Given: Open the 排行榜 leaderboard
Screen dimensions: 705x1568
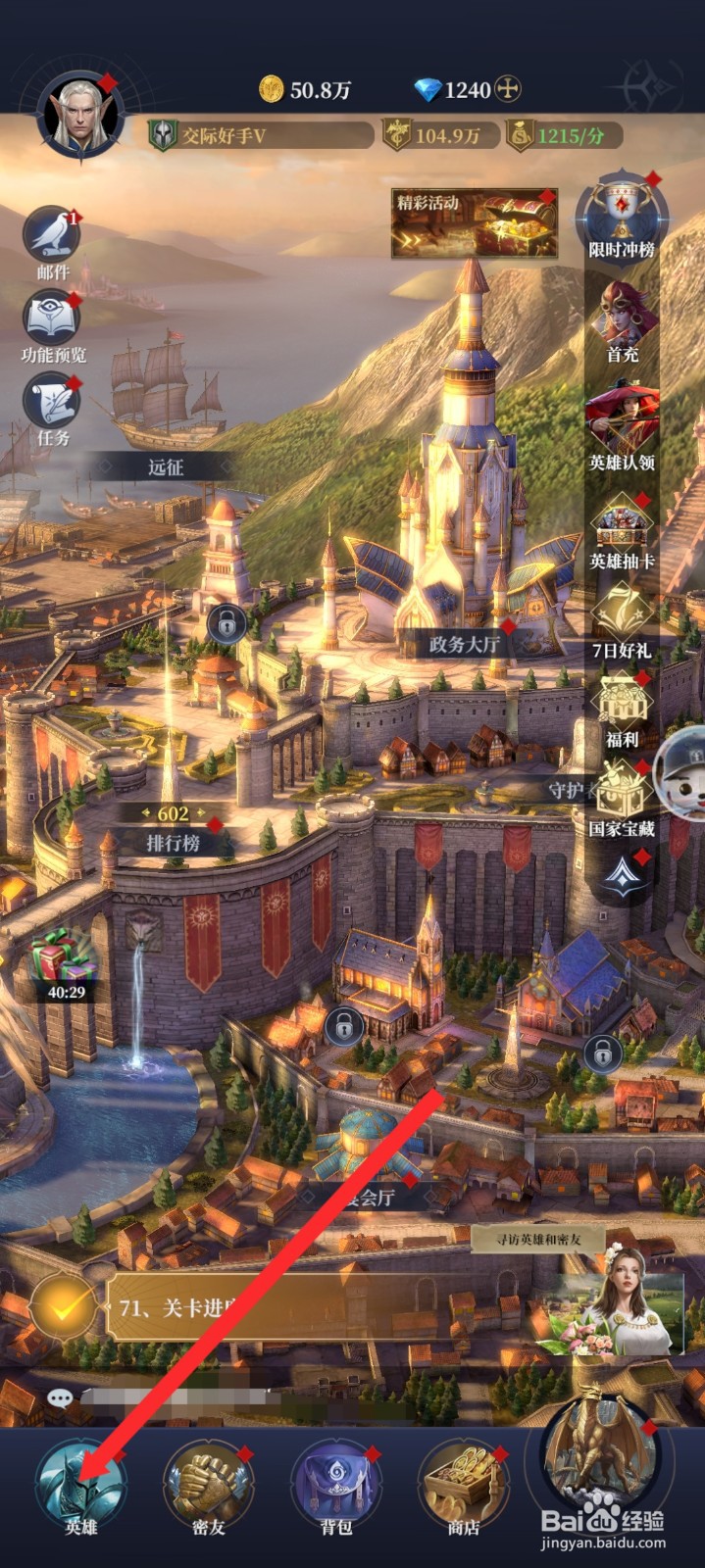Looking at the screenshot, I should (x=174, y=842).
